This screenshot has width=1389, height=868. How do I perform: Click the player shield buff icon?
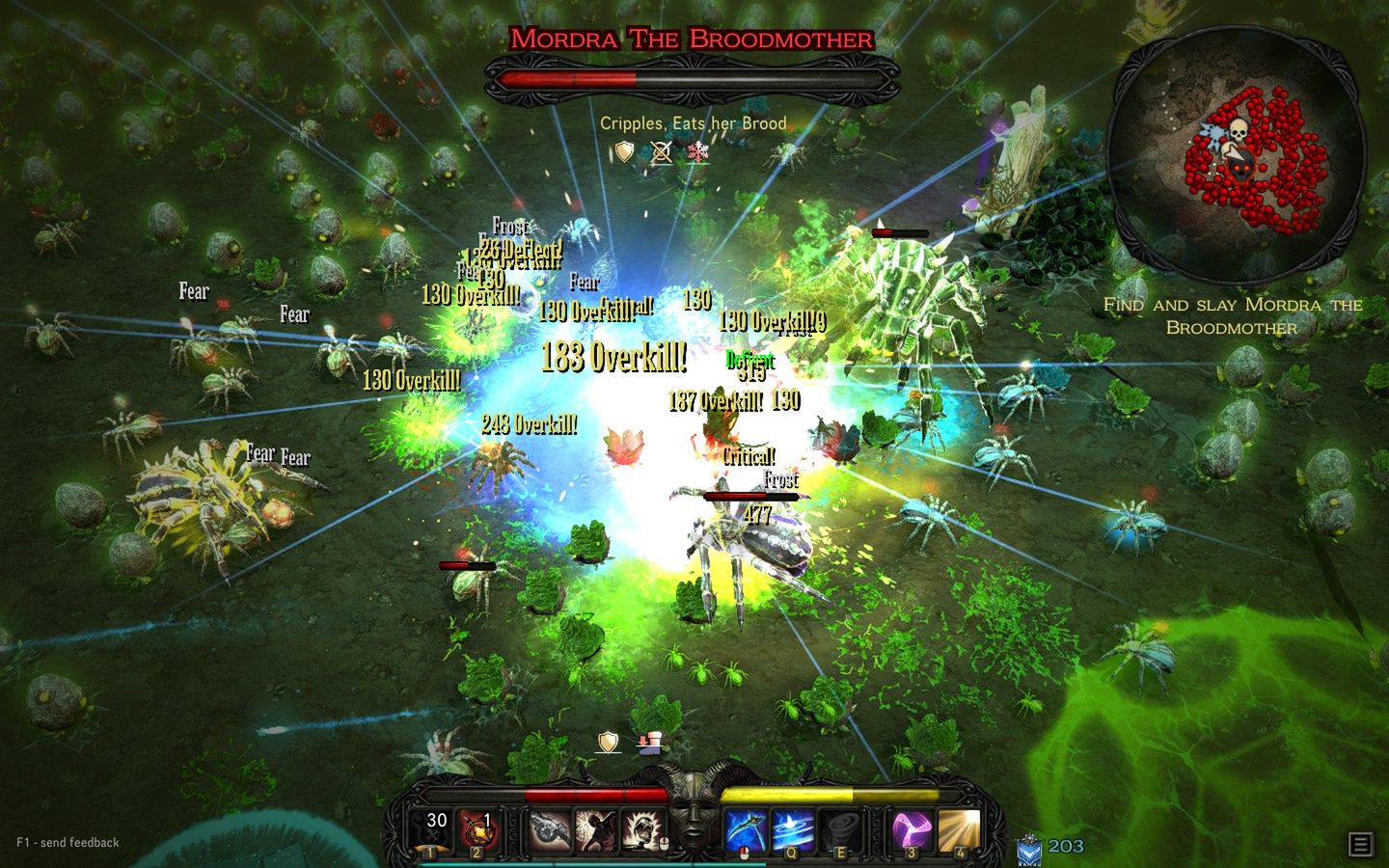click(x=608, y=742)
